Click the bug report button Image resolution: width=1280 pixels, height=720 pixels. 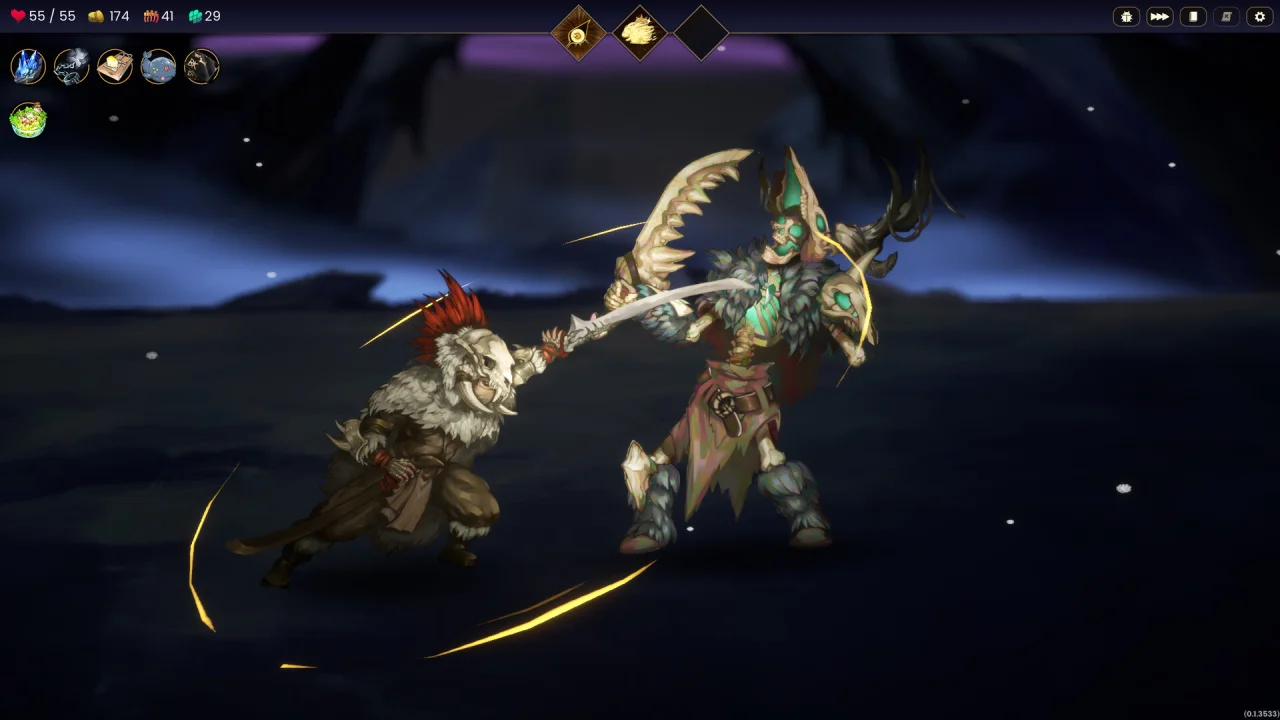coord(1126,17)
